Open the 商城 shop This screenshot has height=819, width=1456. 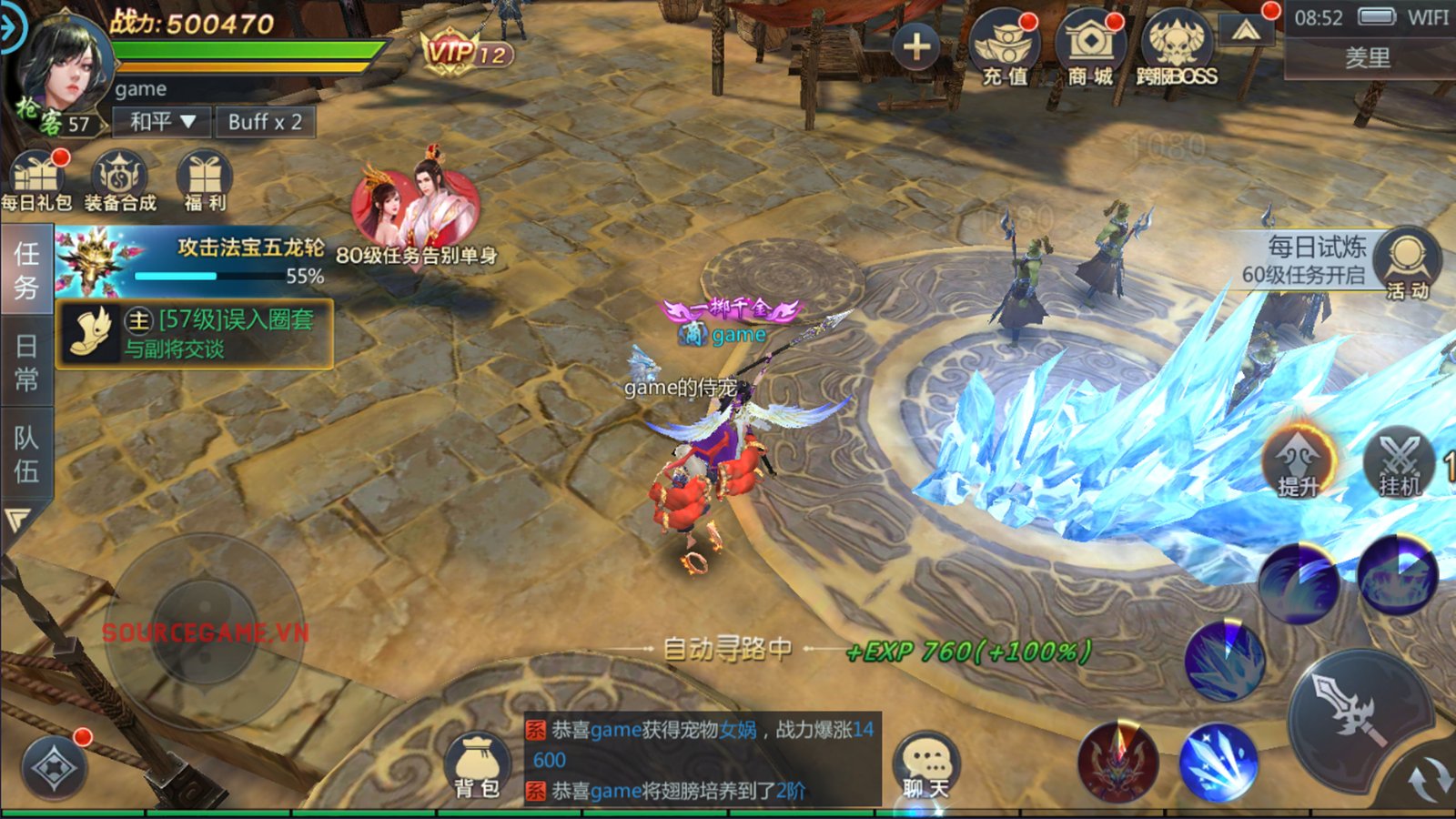click(x=1090, y=49)
